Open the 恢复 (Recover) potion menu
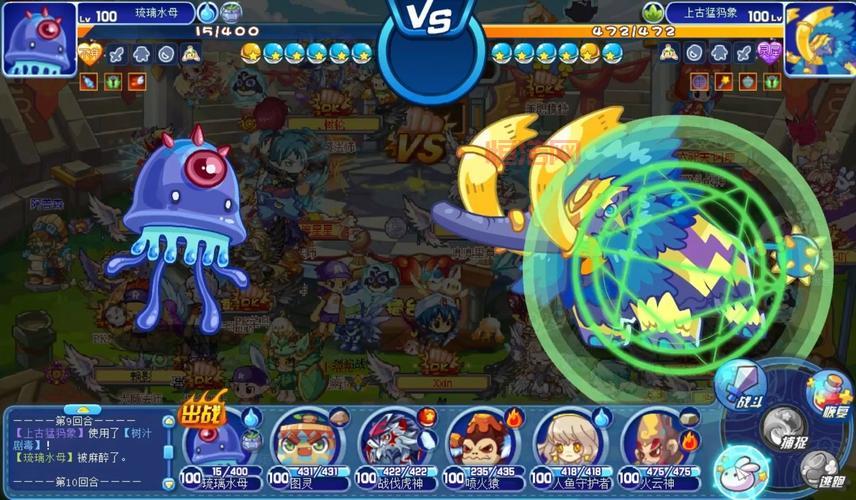This screenshot has width=856, height=500. (x=826, y=394)
